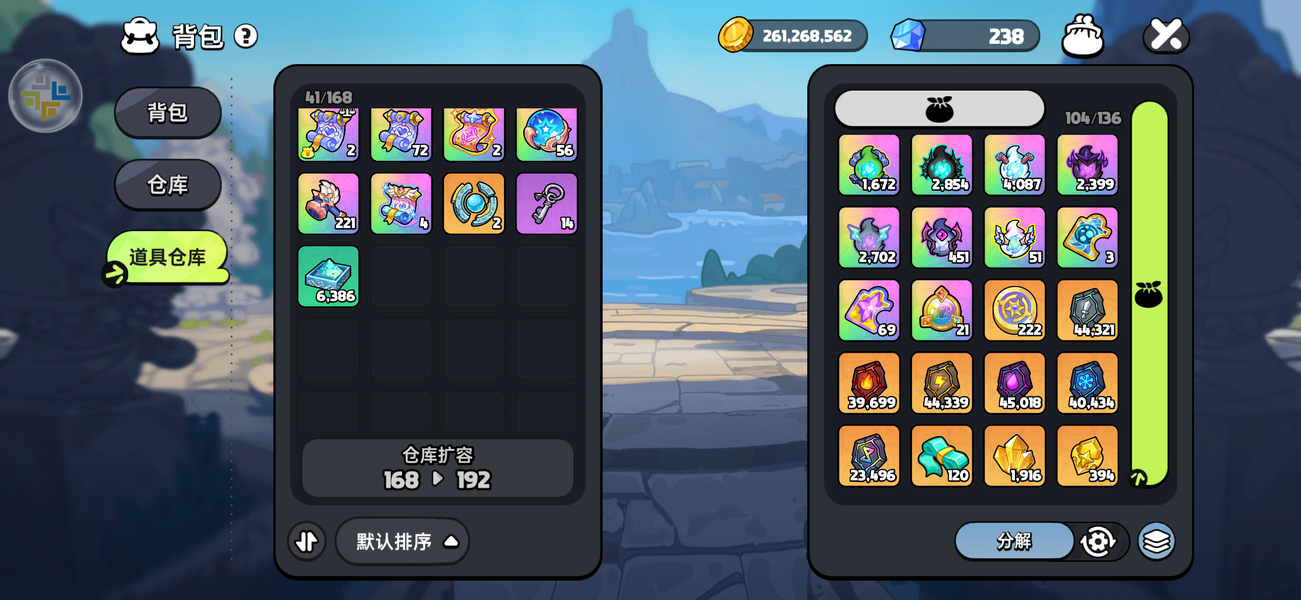Pick the ice rune stone with 40,434
Screen dimensions: 1301x600
coord(1087,383)
